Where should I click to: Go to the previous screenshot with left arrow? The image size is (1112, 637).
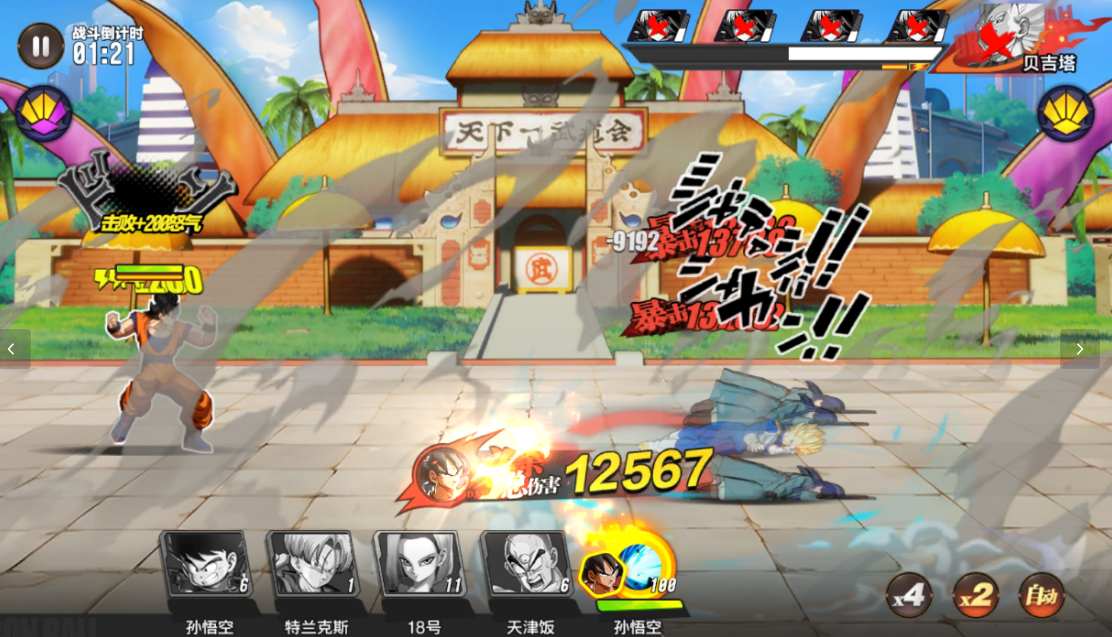tap(12, 349)
